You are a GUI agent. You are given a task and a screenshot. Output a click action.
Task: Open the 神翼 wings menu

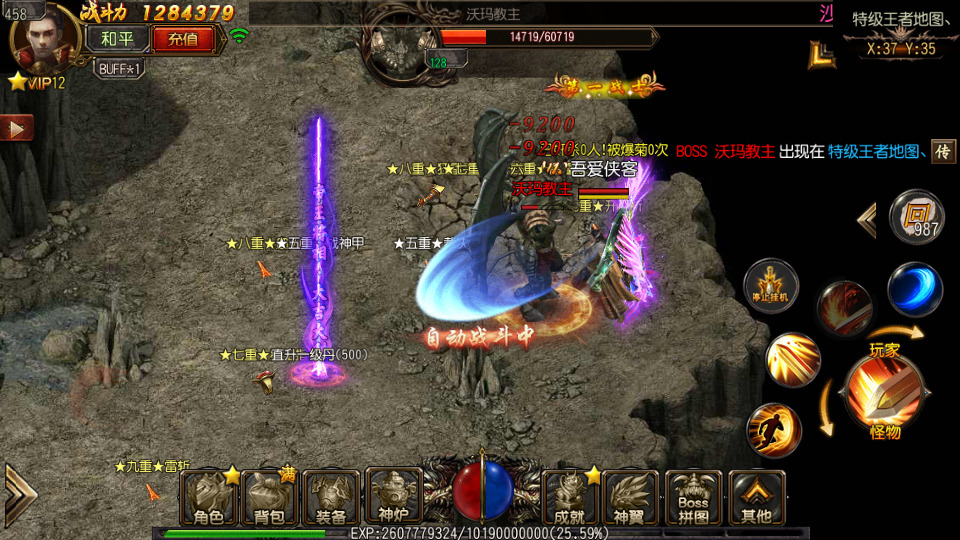tap(630, 497)
